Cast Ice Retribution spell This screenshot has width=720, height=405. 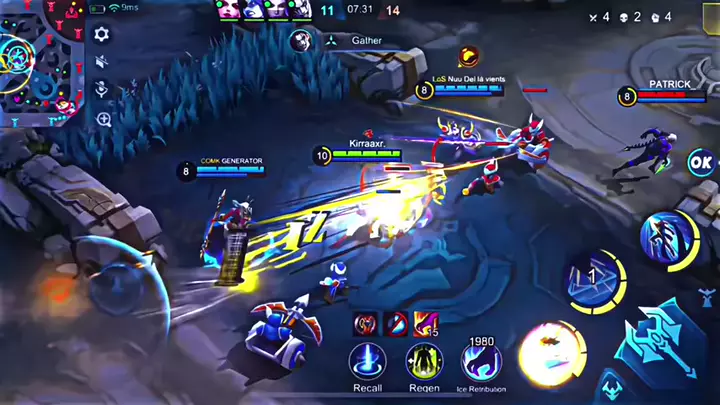pos(481,362)
